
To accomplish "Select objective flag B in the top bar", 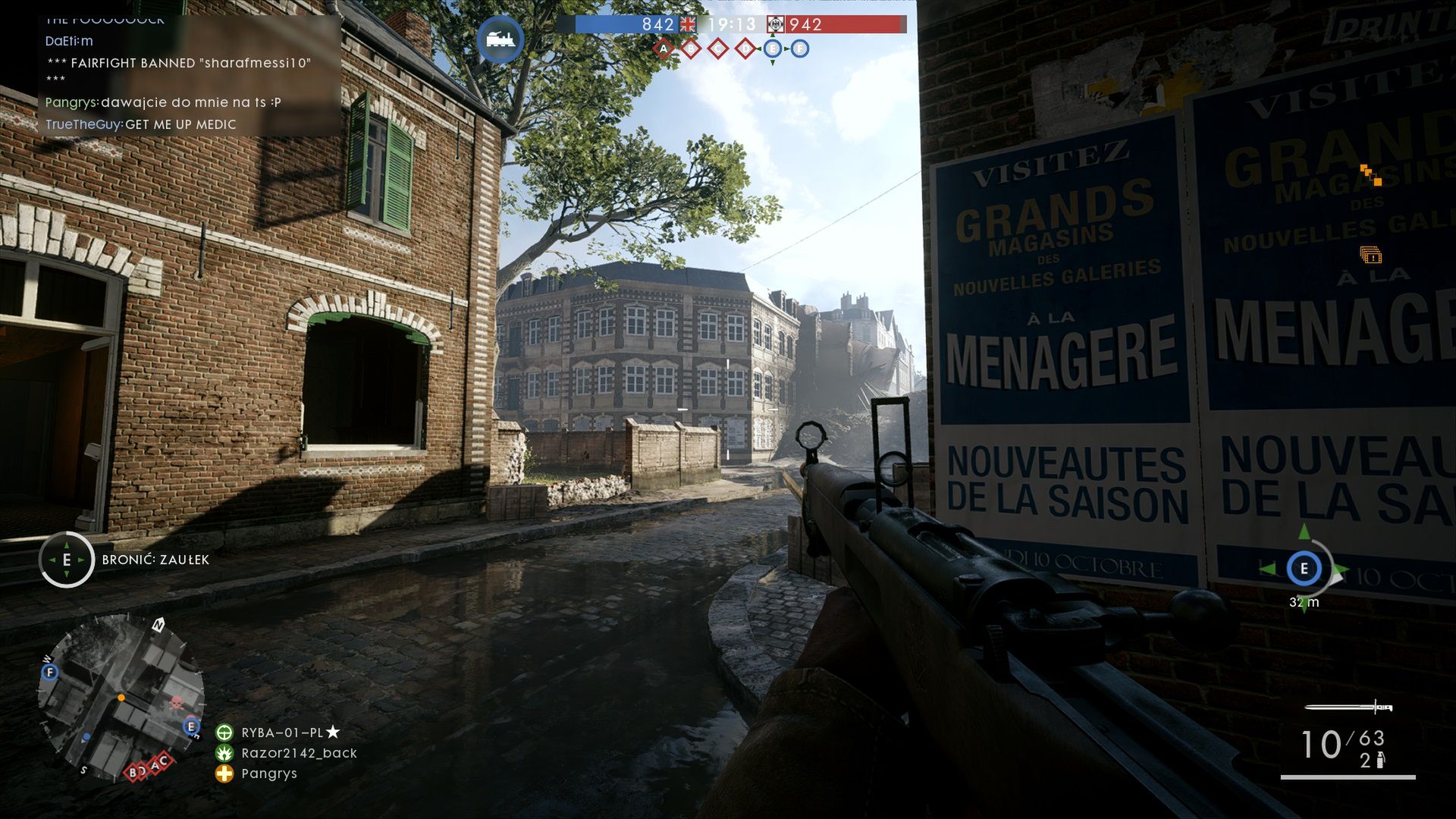I will click(x=691, y=49).
